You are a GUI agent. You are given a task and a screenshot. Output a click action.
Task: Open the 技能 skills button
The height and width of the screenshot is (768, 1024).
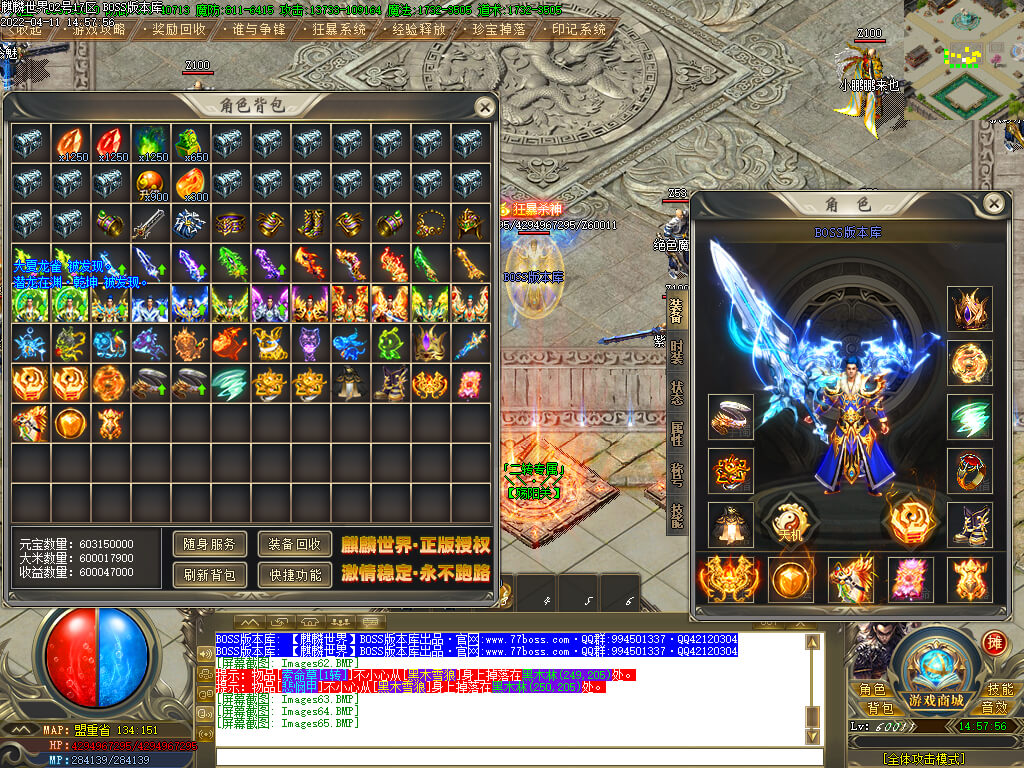999,689
